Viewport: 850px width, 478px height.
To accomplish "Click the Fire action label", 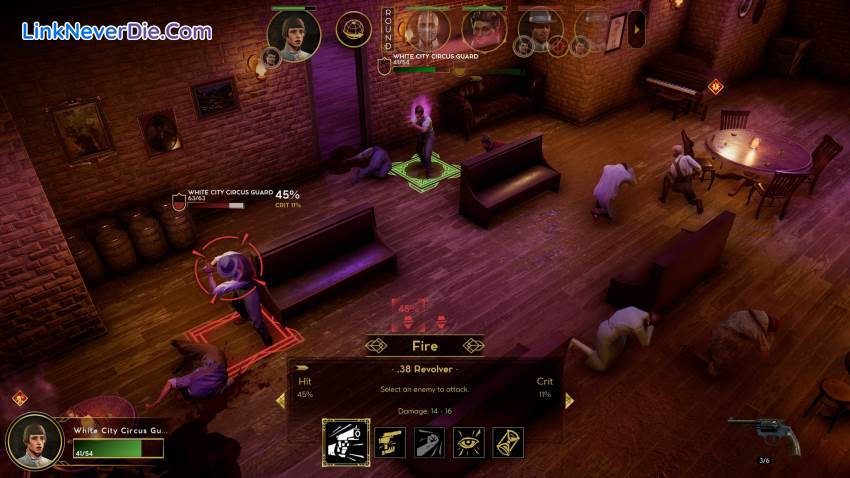I will 425,346.
